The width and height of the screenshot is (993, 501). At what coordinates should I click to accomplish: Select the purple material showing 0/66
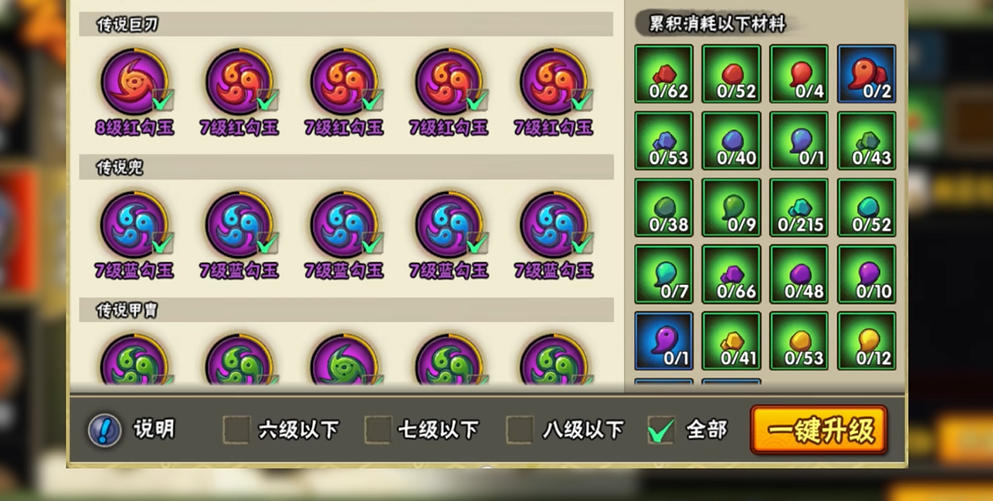731,275
